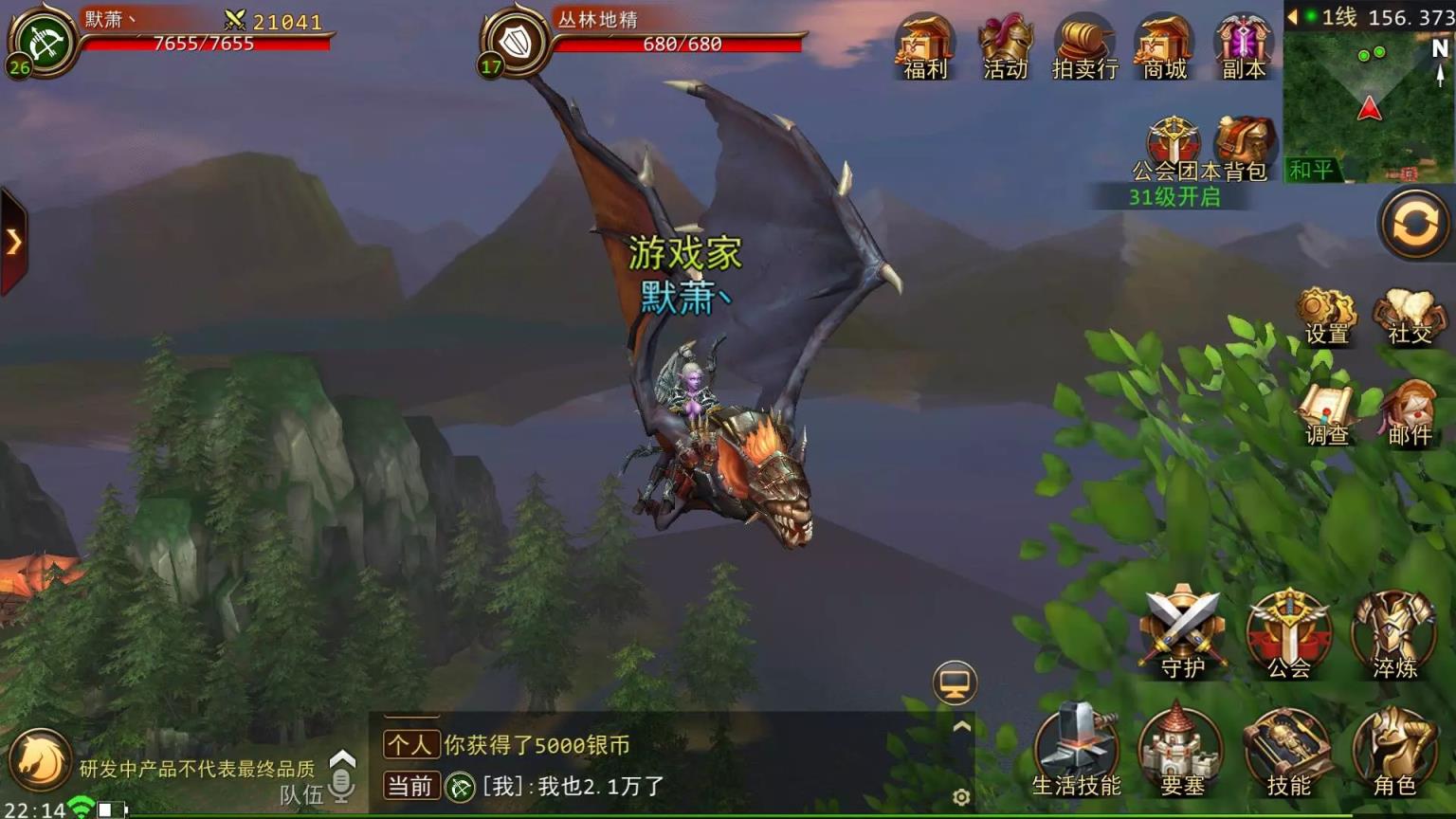Open the 活动 activities panel
The height and width of the screenshot is (819, 1456).
1004,45
